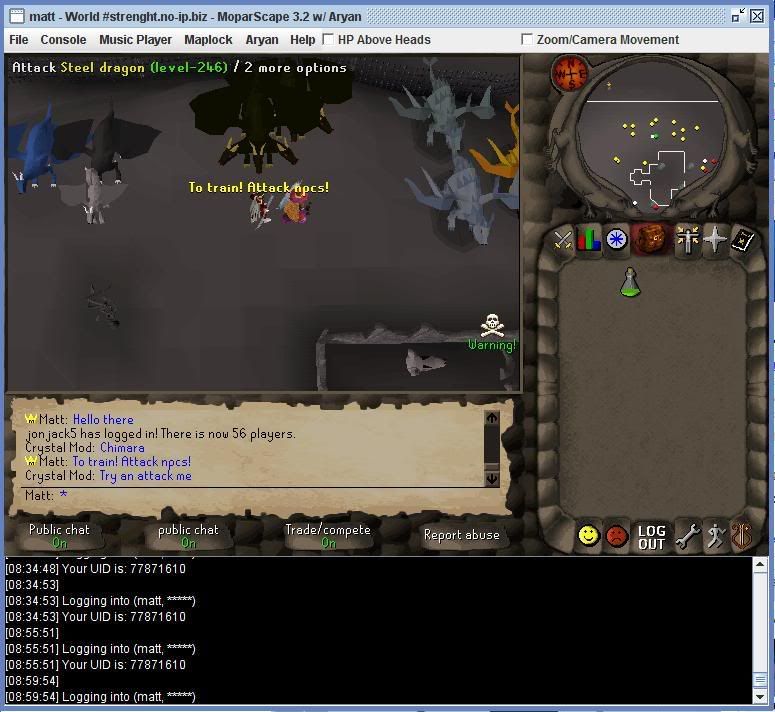Click the compass to face north
This screenshot has height=712, width=775.
570,74
